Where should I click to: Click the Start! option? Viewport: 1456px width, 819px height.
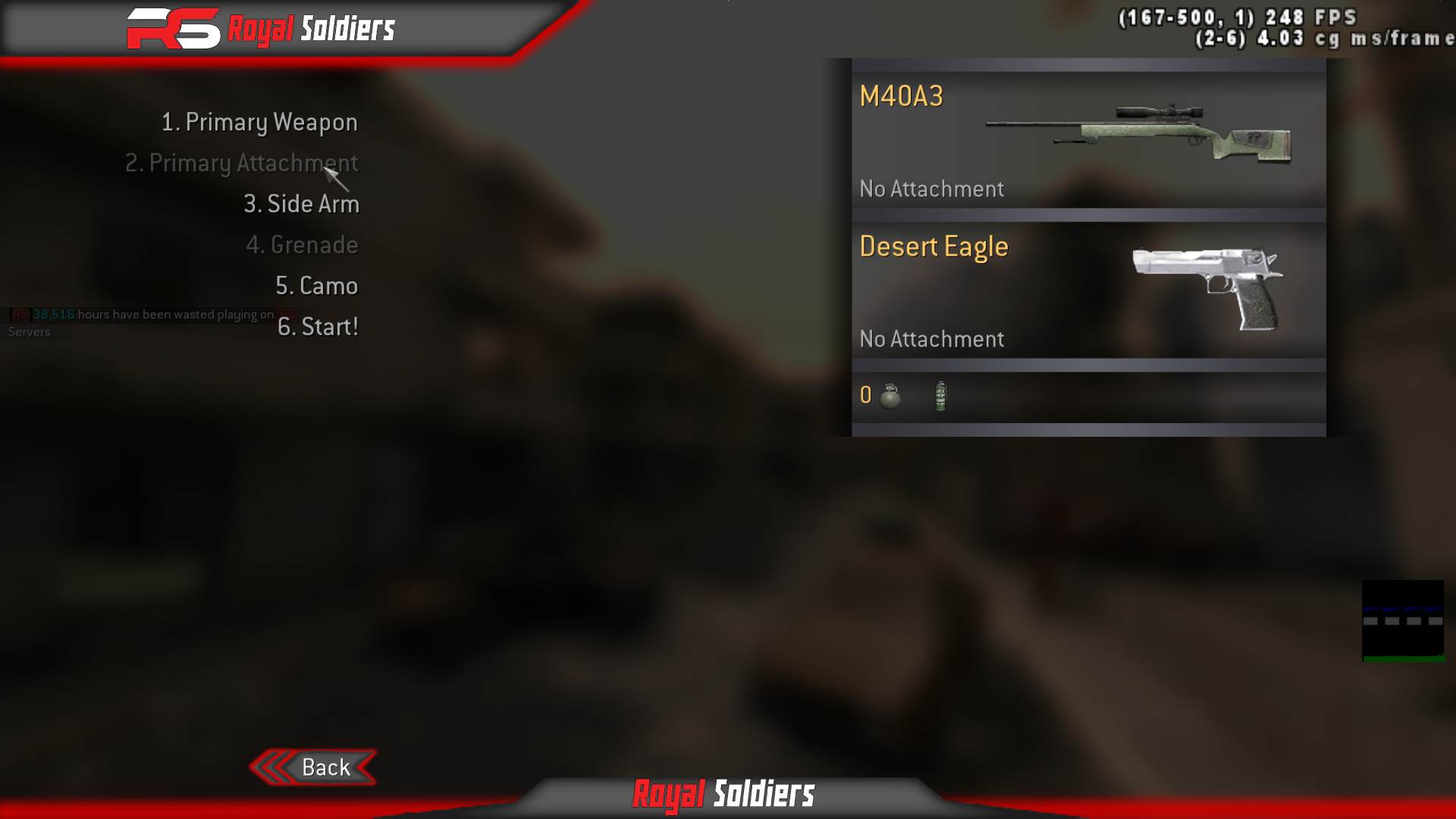click(x=318, y=327)
